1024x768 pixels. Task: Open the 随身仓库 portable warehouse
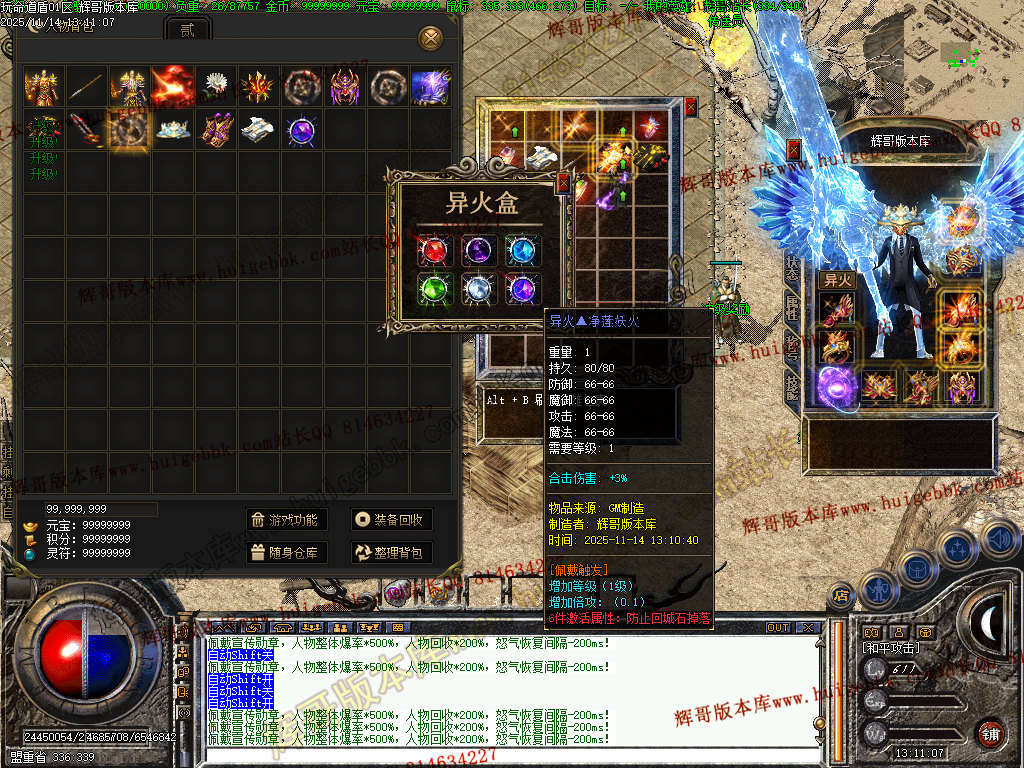tap(286, 552)
